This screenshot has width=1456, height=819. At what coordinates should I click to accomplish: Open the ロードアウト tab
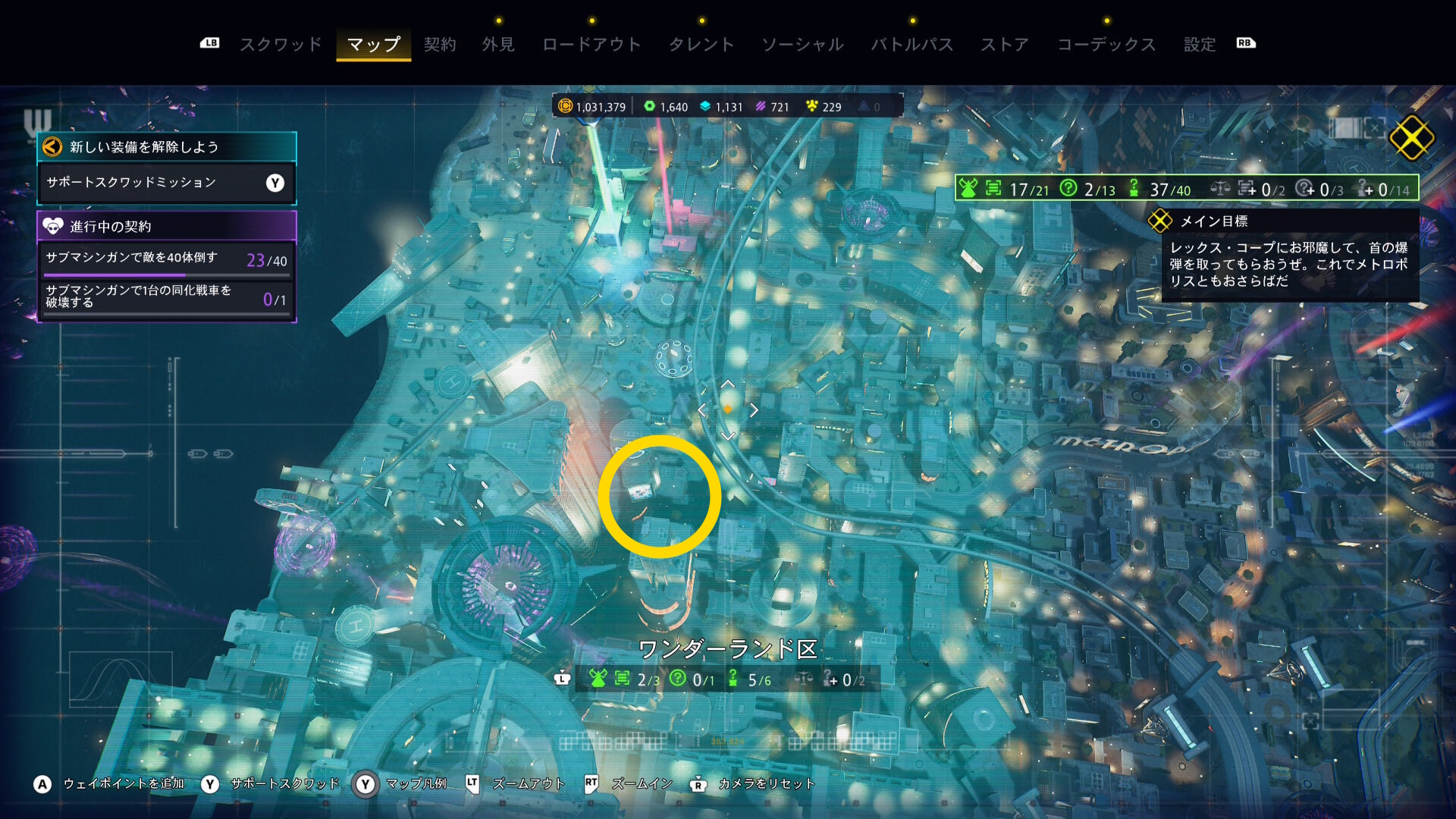click(591, 45)
